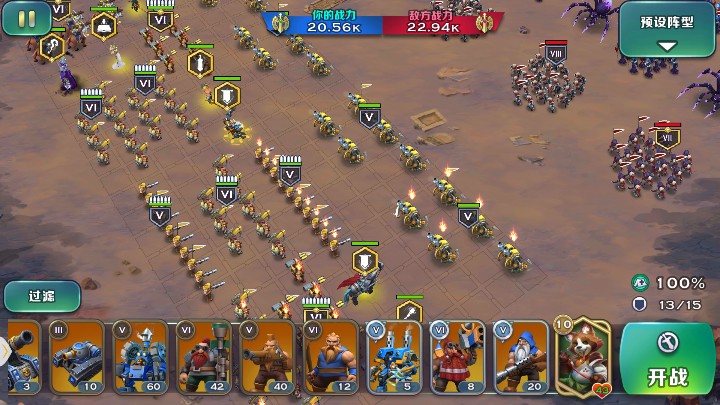
Task: Pick the red-bearded dwarf card with count 42
Action: pos(204,357)
